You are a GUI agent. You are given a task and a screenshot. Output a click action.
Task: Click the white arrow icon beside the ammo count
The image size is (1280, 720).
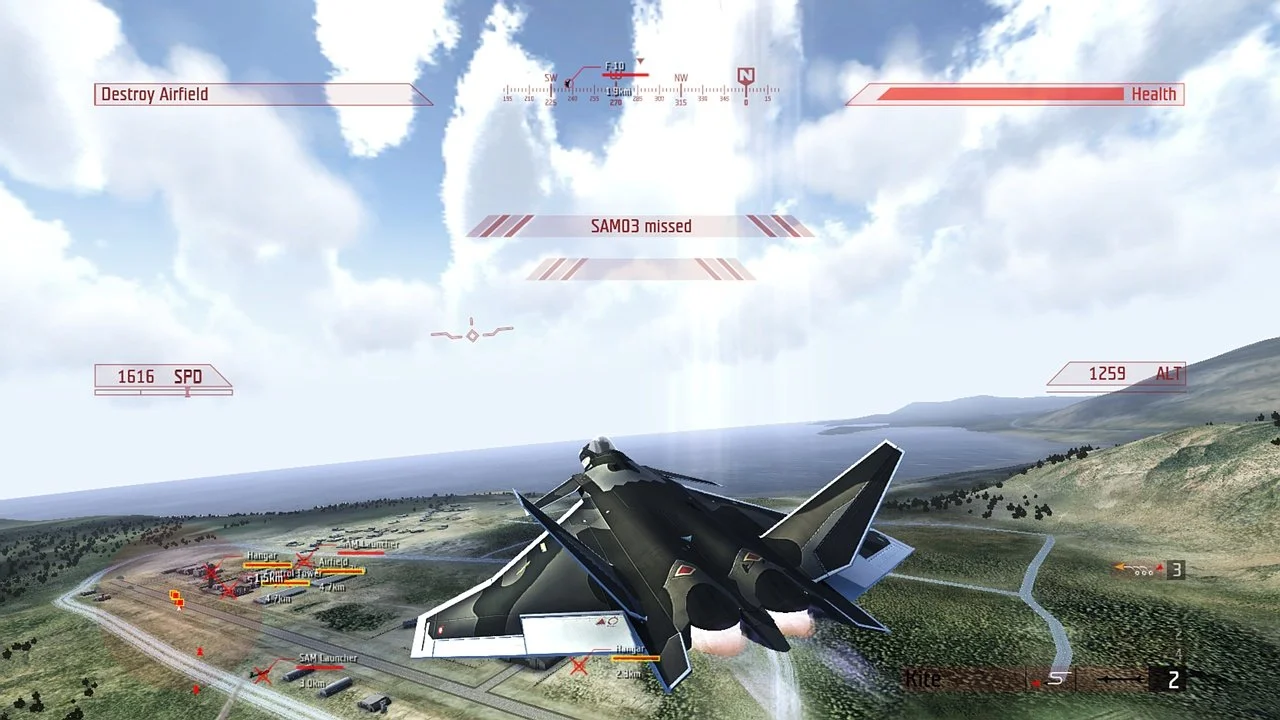[x=1120, y=679]
